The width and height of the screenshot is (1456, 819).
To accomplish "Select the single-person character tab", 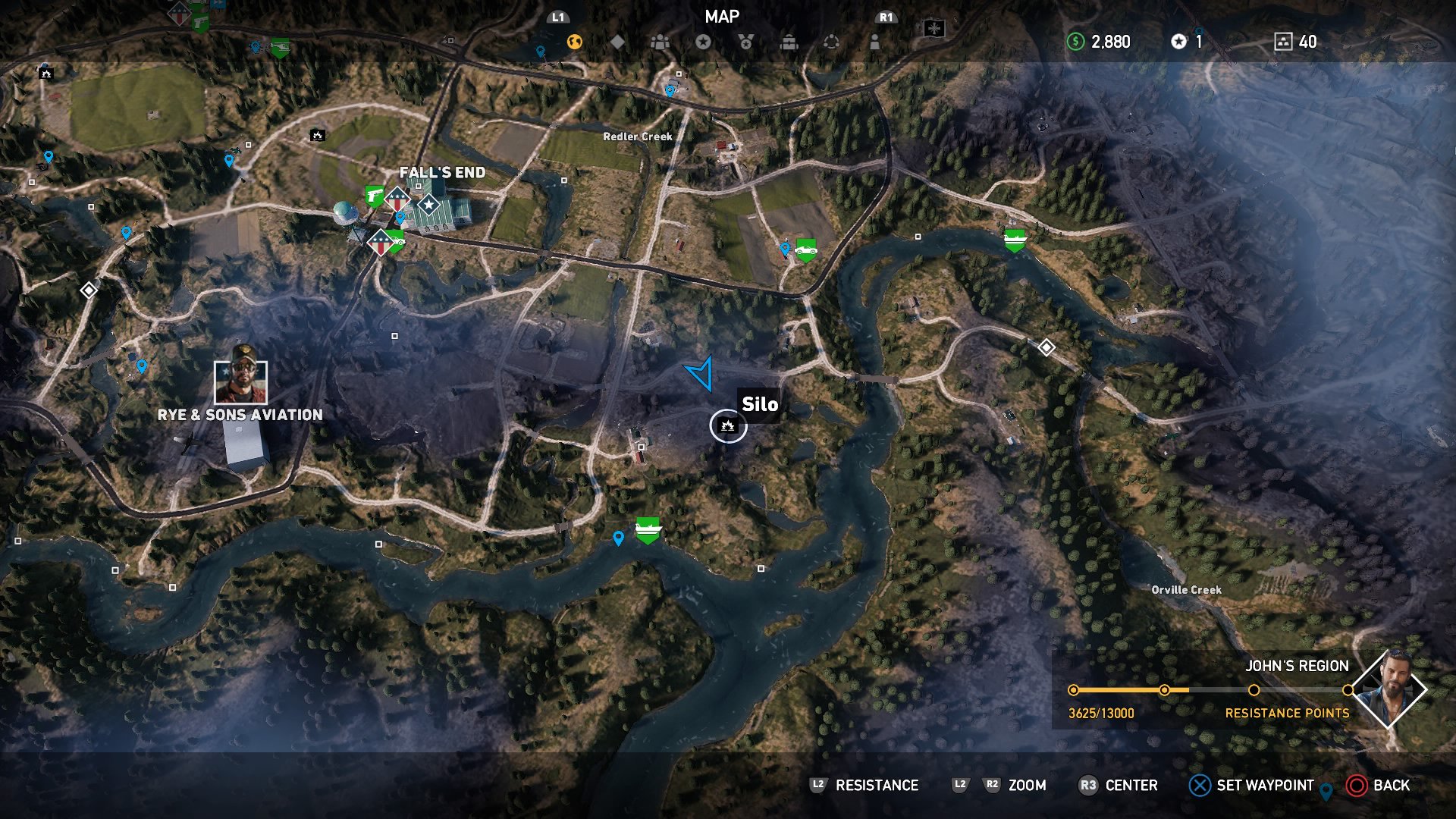I will tap(875, 42).
